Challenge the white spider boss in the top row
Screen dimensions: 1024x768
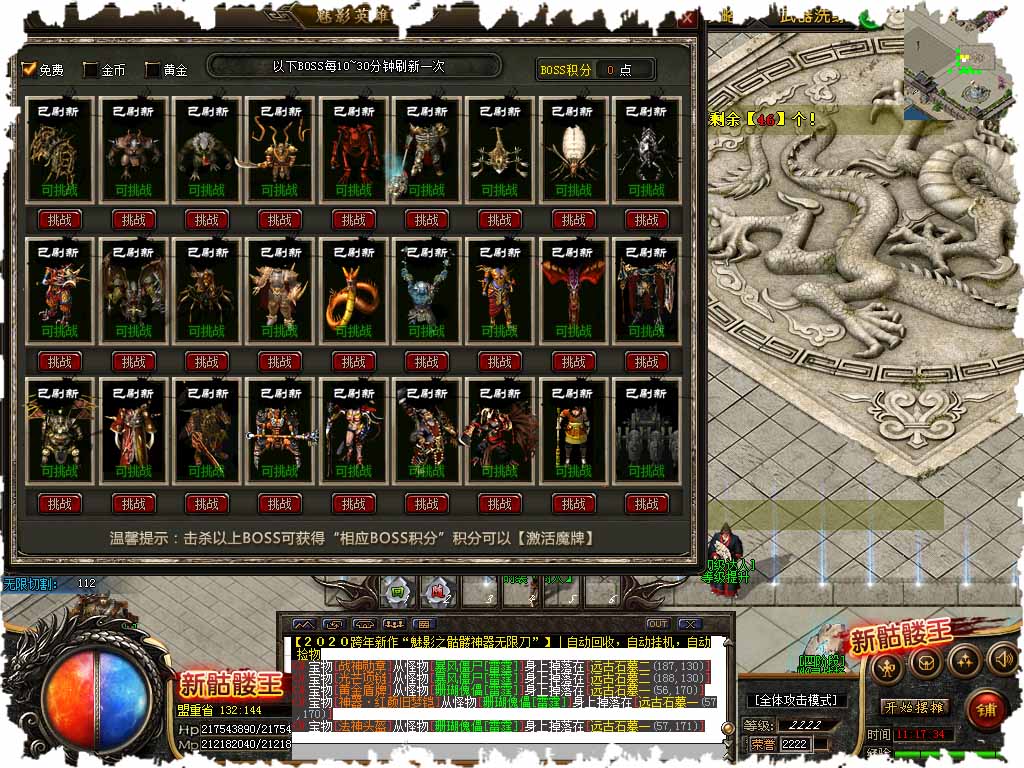(574, 219)
